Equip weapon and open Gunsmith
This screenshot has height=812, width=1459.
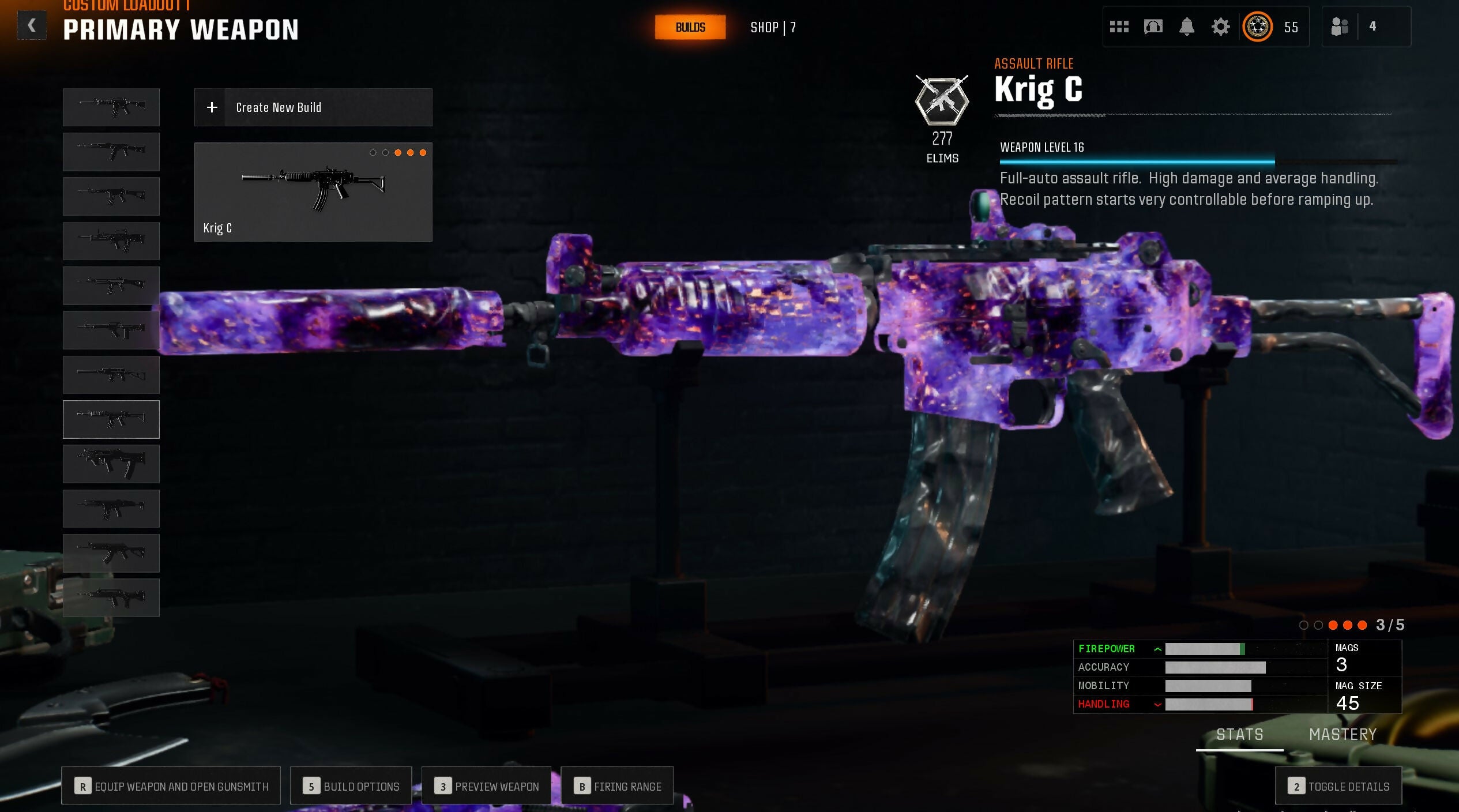pos(171,786)
